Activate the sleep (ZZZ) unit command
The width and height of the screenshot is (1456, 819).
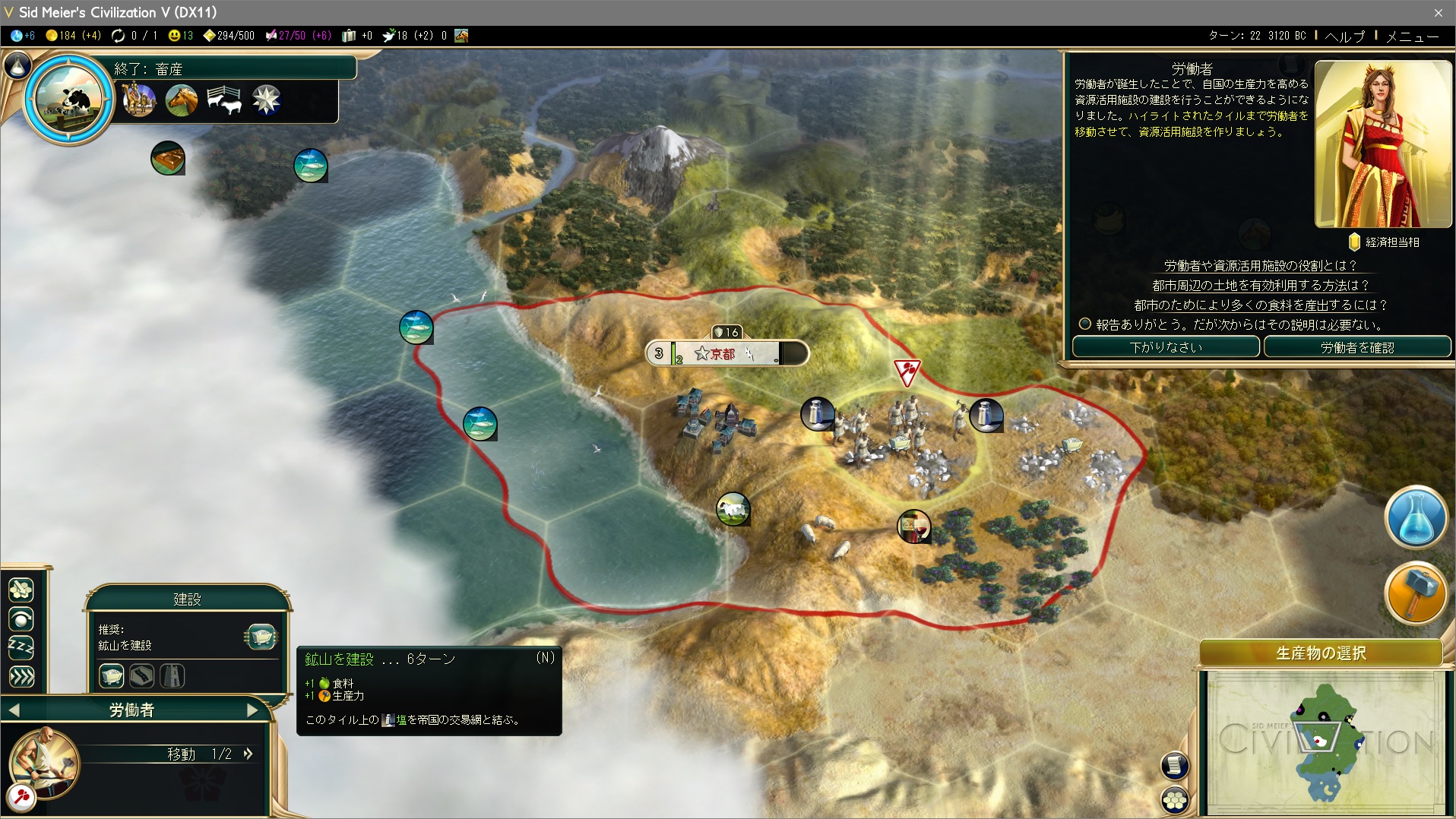pyautogui.click(x=21, y=648)
